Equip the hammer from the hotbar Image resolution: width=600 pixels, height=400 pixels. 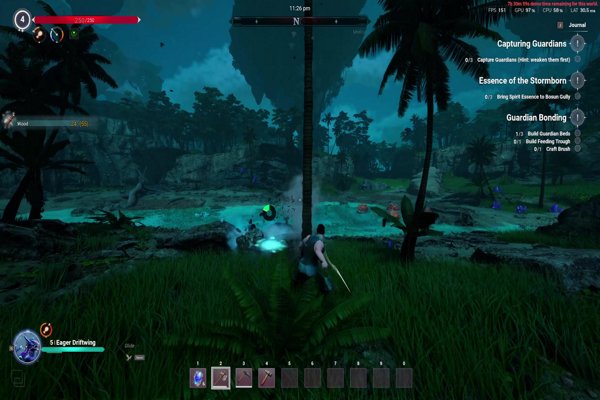267,377
